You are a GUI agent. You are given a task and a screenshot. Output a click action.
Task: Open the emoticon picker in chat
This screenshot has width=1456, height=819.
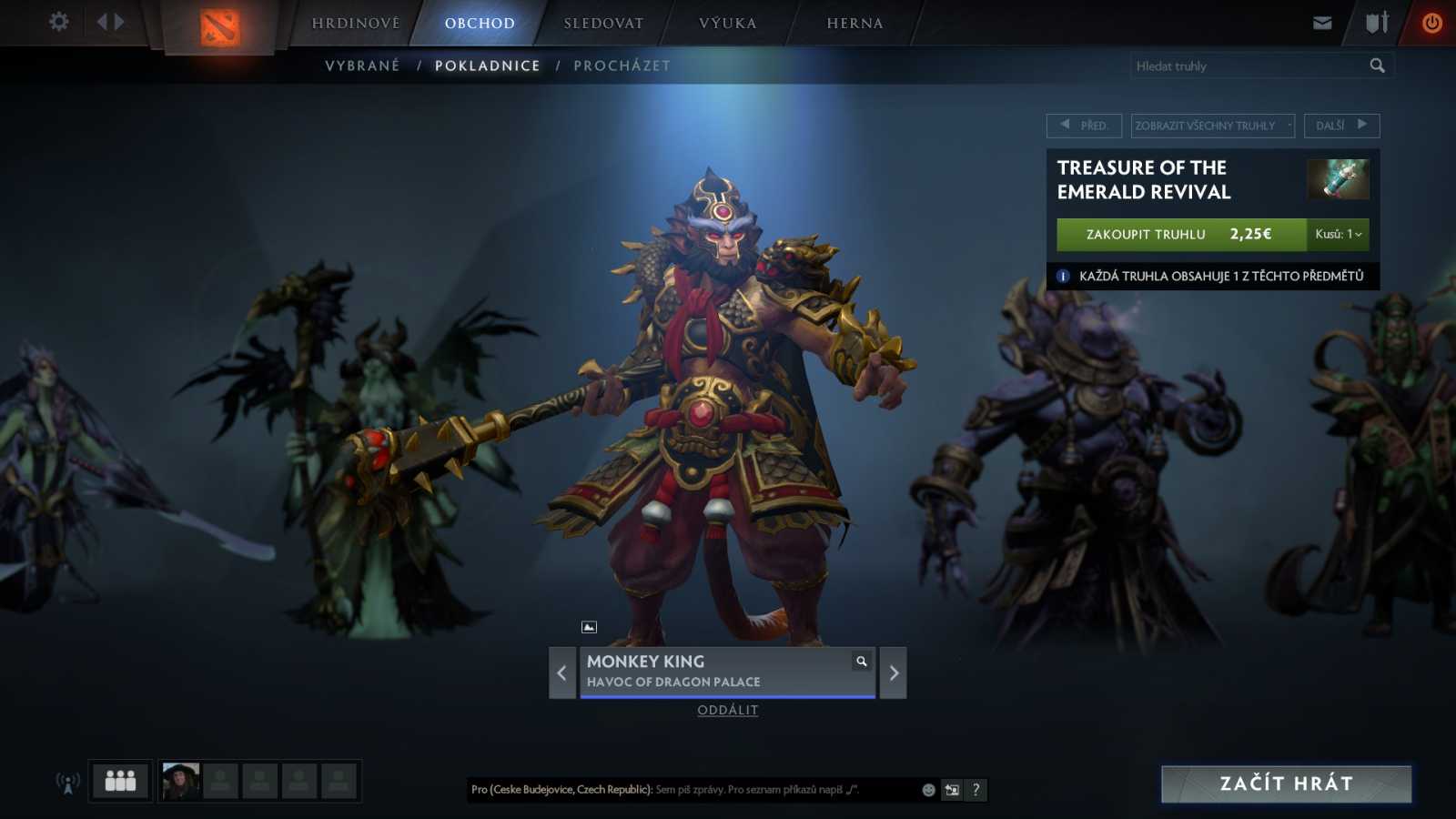[x=927, y=790]
